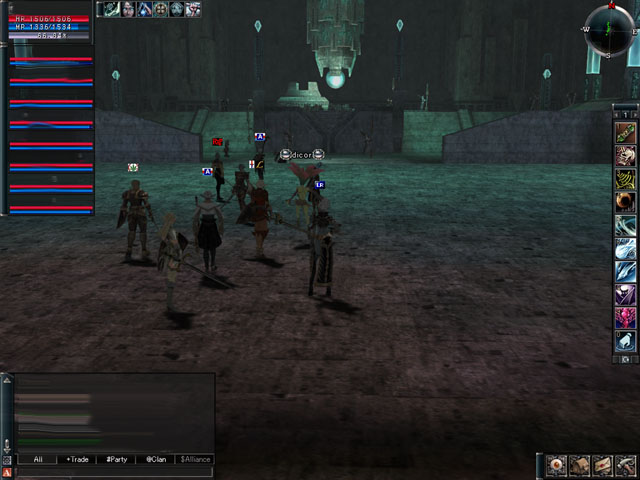Switch to the $Alliance chat tab

pos(195,459)
